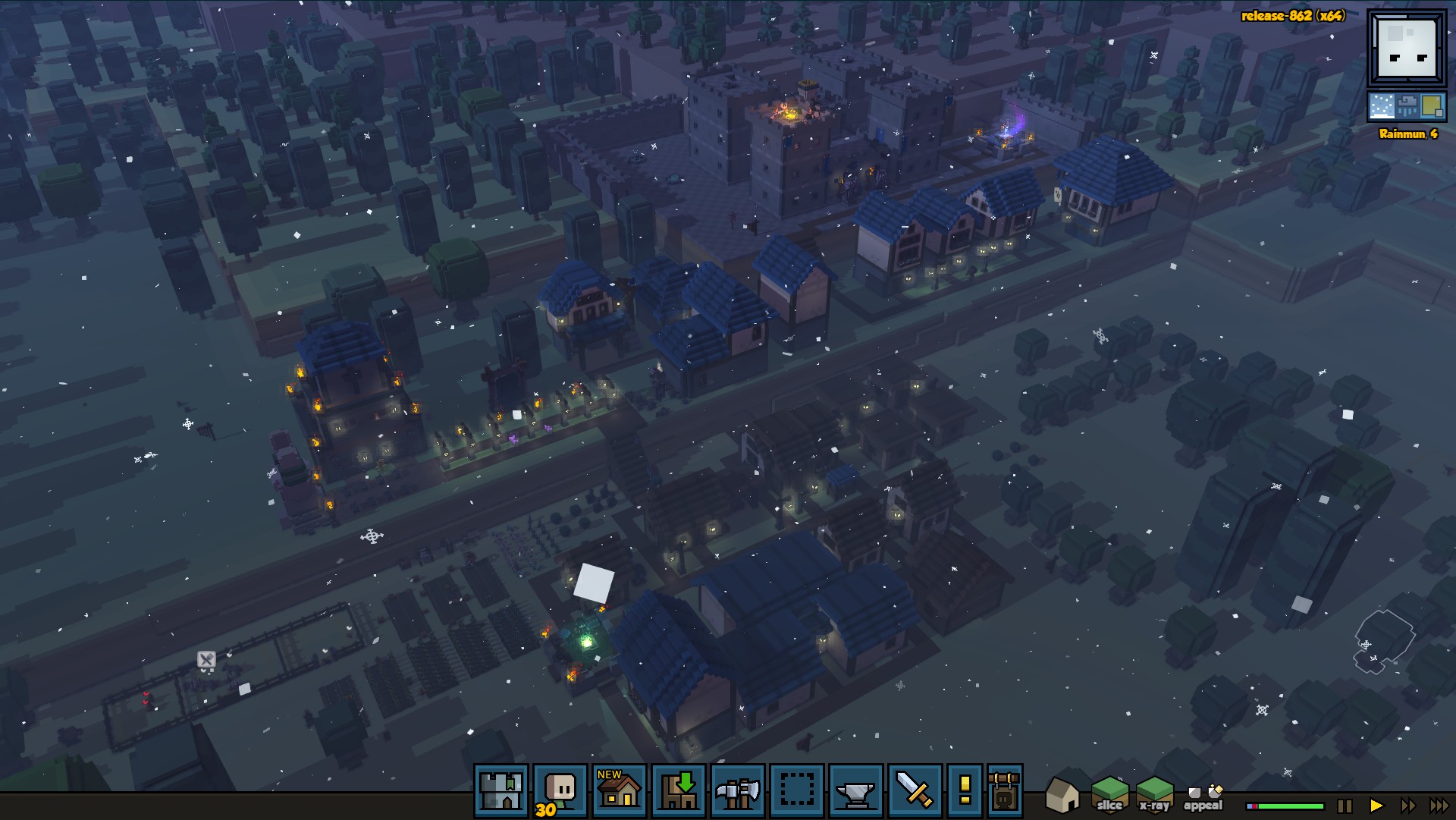The image size is (1456, 820).
Task: Open the sword combat menu
Action: [x=915, y=791]
